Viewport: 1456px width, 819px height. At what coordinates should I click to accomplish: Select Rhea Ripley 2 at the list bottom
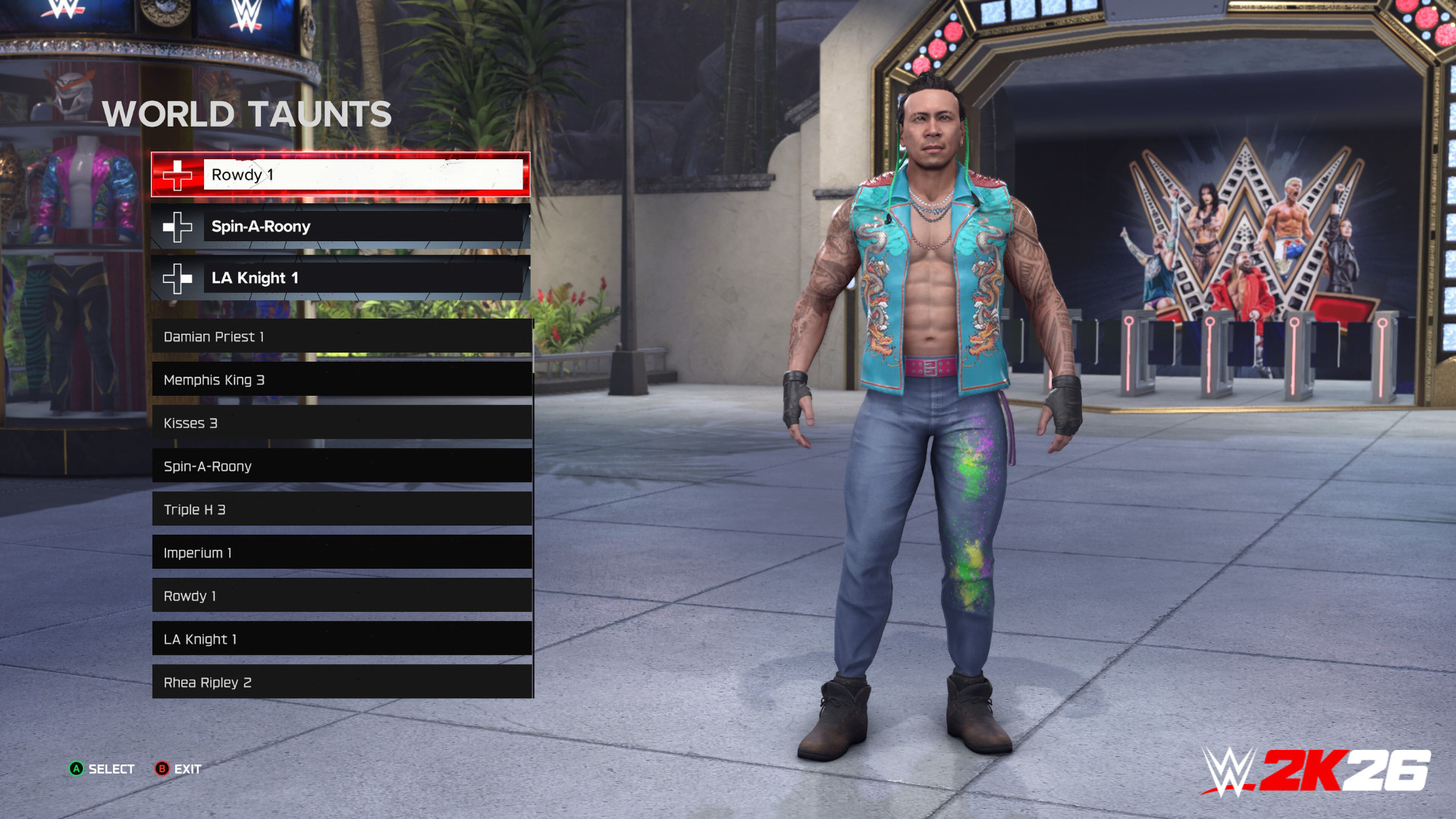(341, 682)
